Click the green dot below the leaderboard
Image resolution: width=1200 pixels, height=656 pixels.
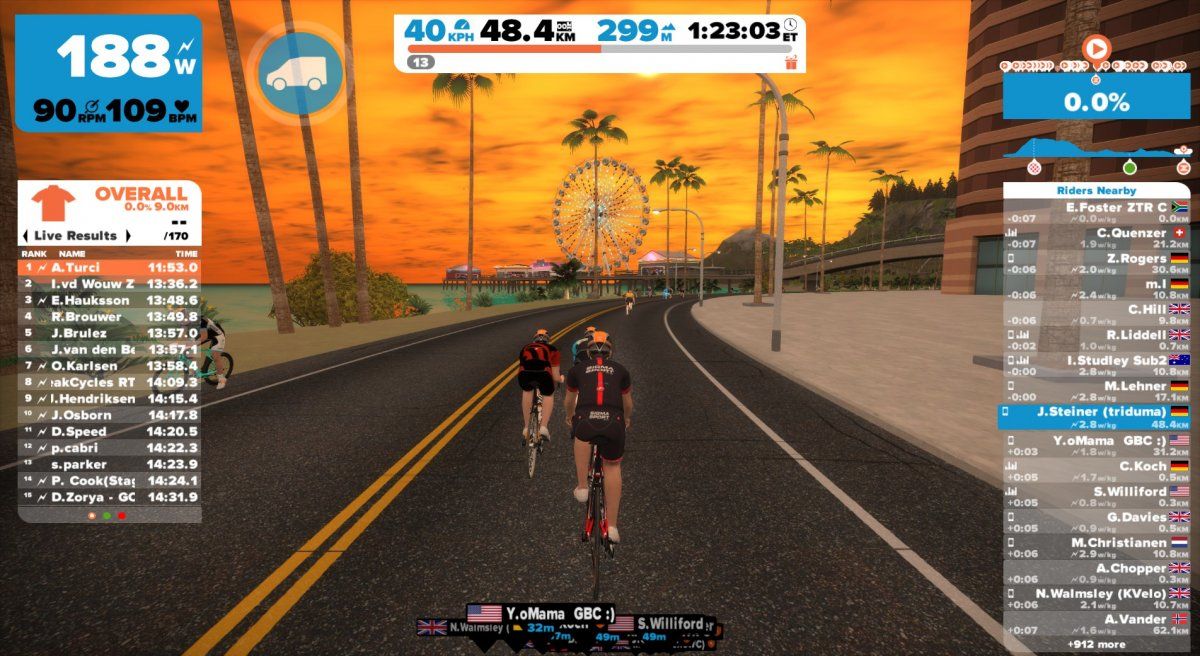(107, 515)
